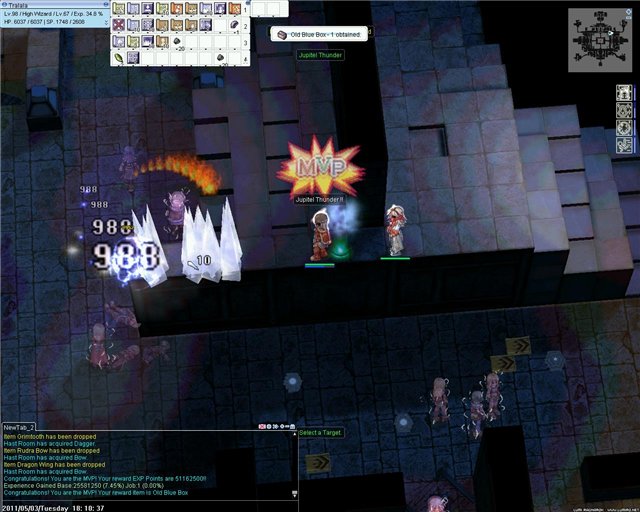This screenshot has height=512, width=640.
Task: Select the NewTab_2 chat tab
Action: click(18, 425)
